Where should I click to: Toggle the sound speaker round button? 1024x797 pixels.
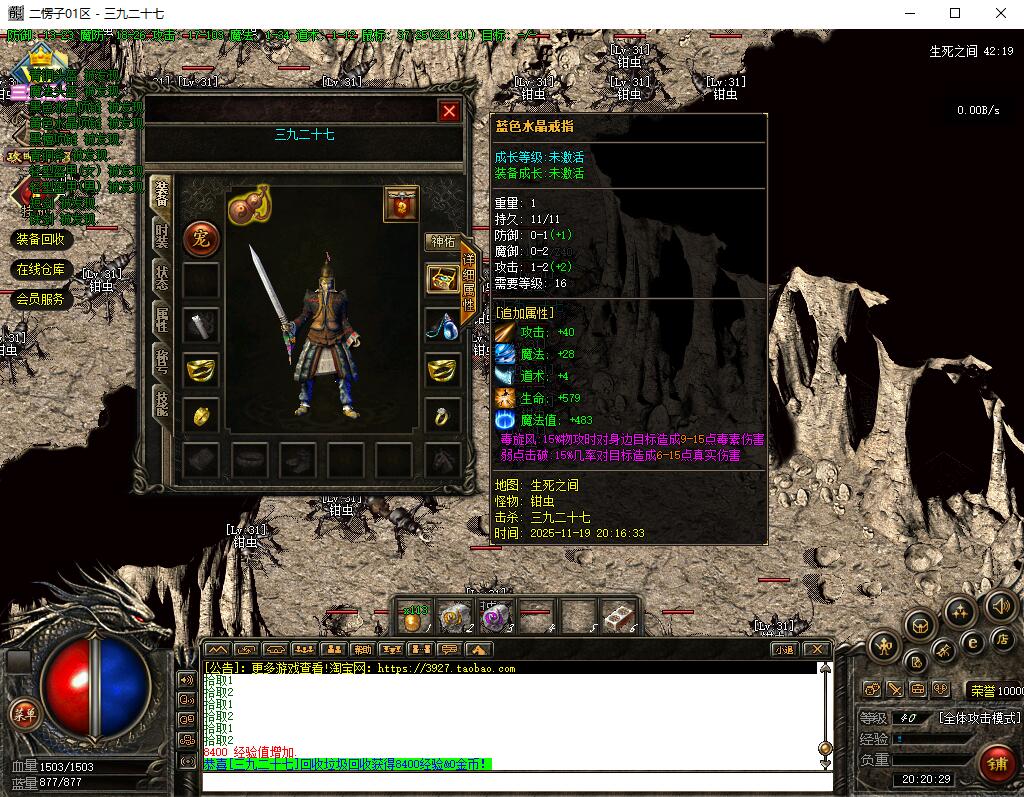pos(1001,606)
